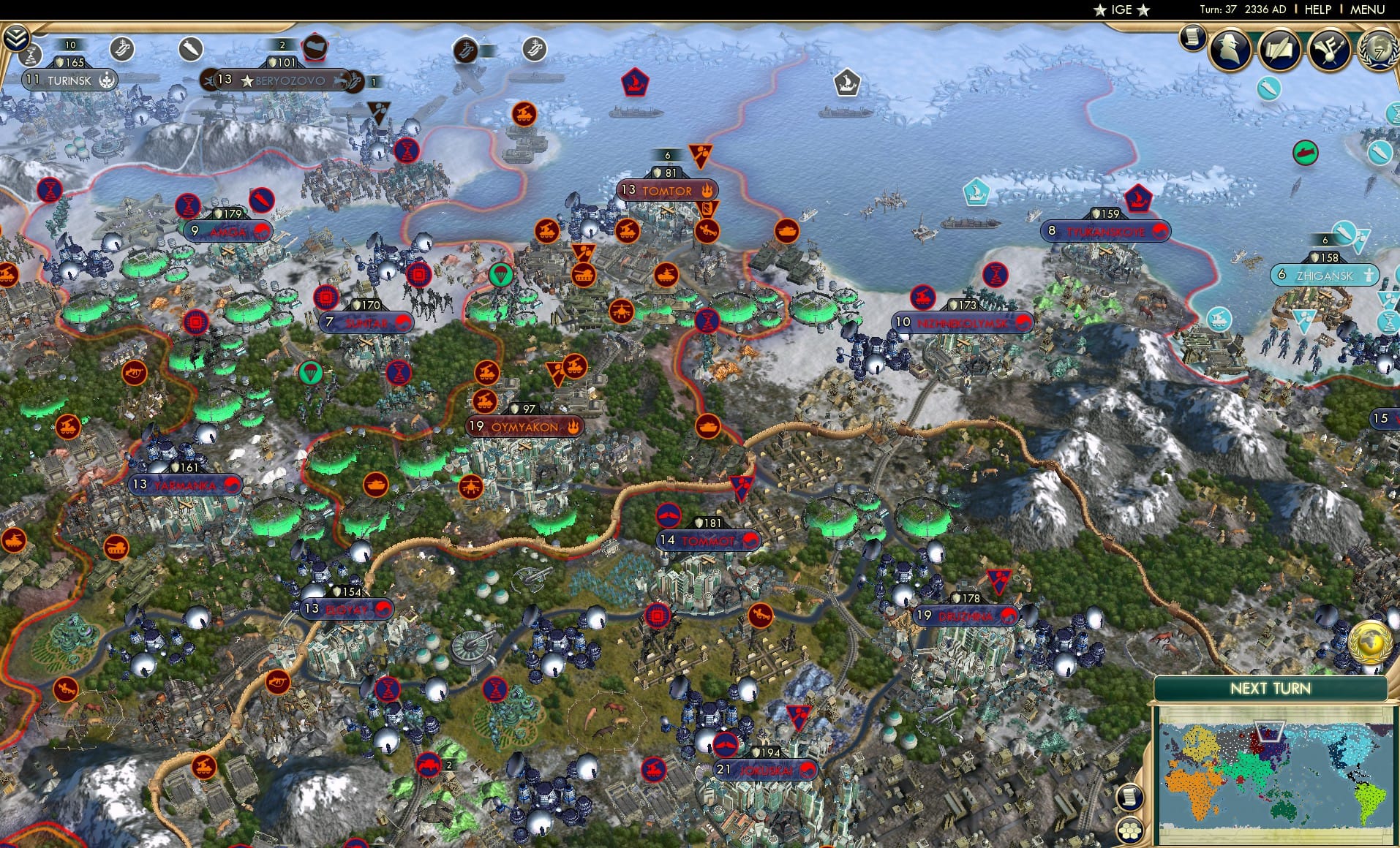Open the Culture overview music-note icon
Viewport: 1400px width, 848px height.
tap(1331, 50)
